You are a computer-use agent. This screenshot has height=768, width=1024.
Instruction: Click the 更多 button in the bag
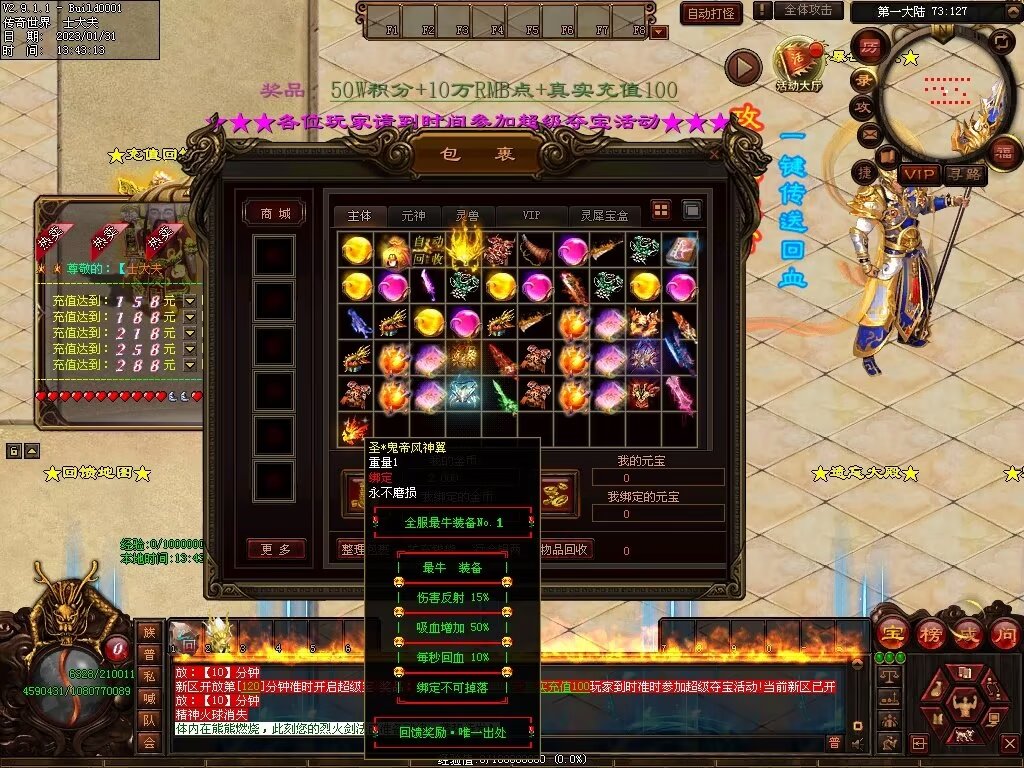tap(275, 549)
